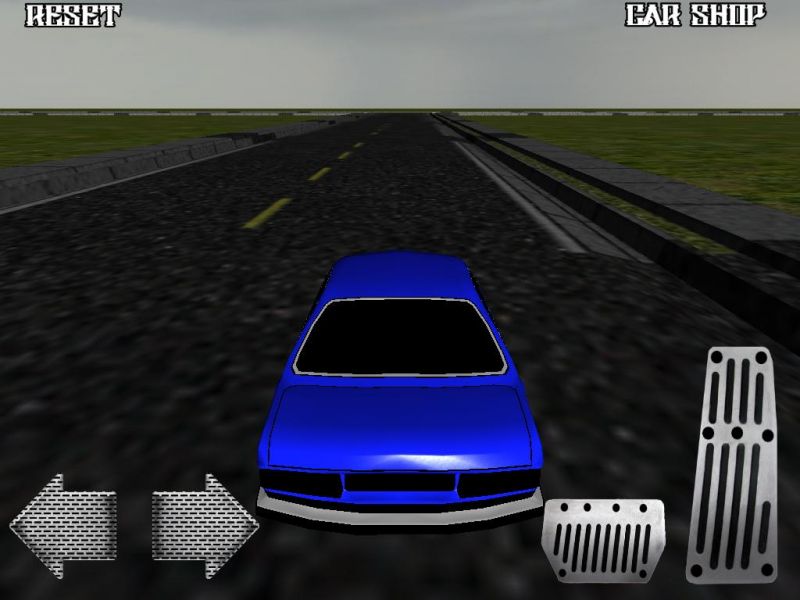Step on the tall gas pedal

click(x=732, y=464)
